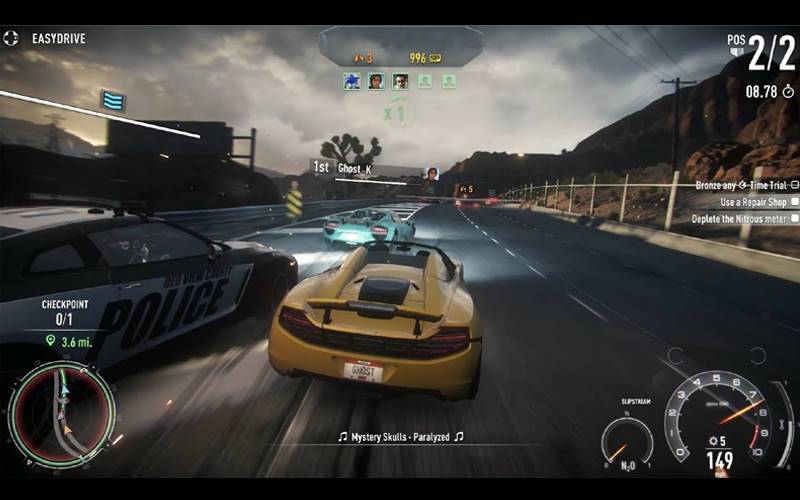800x500 pixels.
Task: Click the "Mystery Skulls - Paralyzed" song title
Action: click(x=400, y=437)
